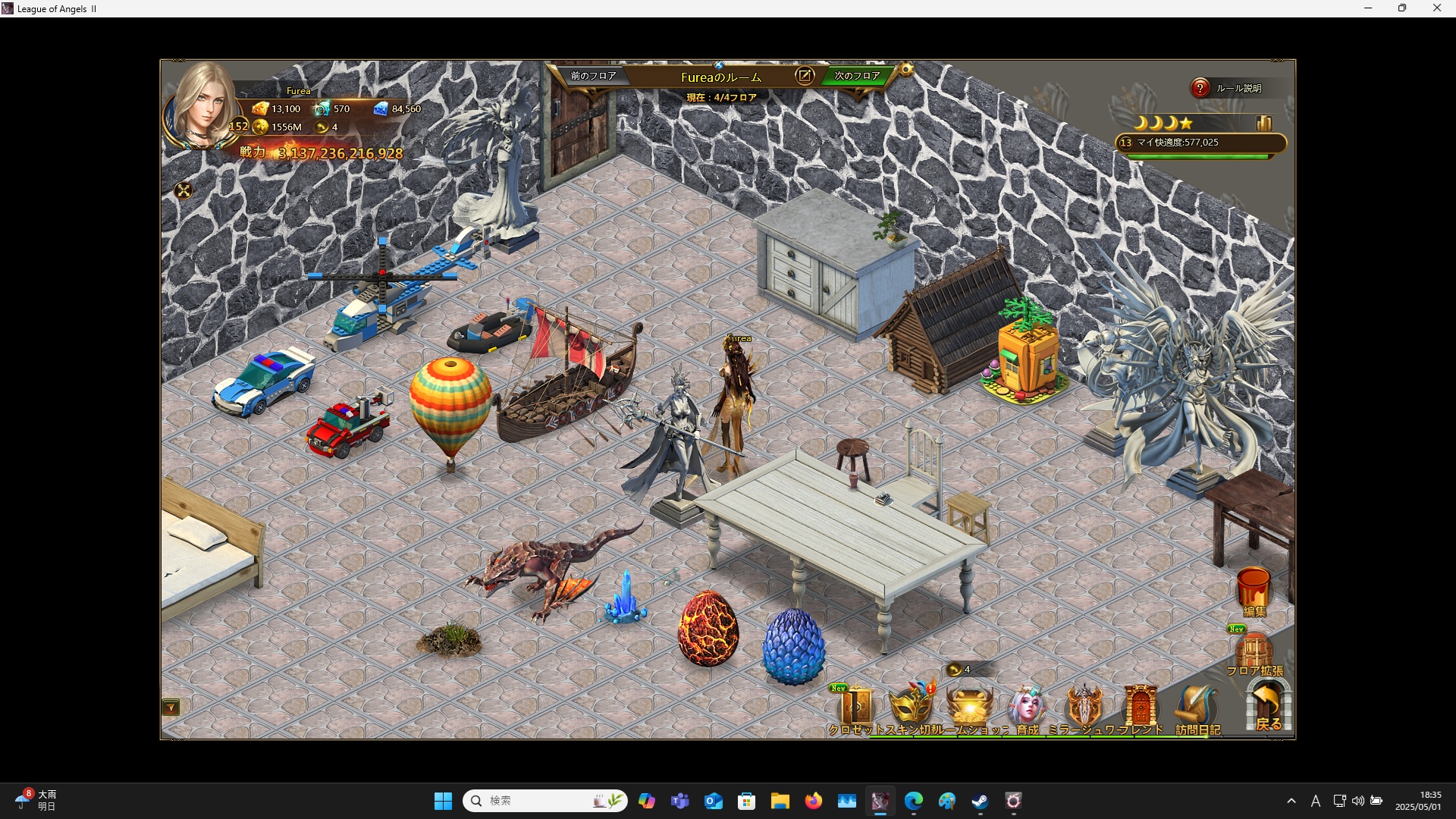Click the room name edit pencil icon
Viewport: 1456px width, 819px height.
(x=805, y=76)
